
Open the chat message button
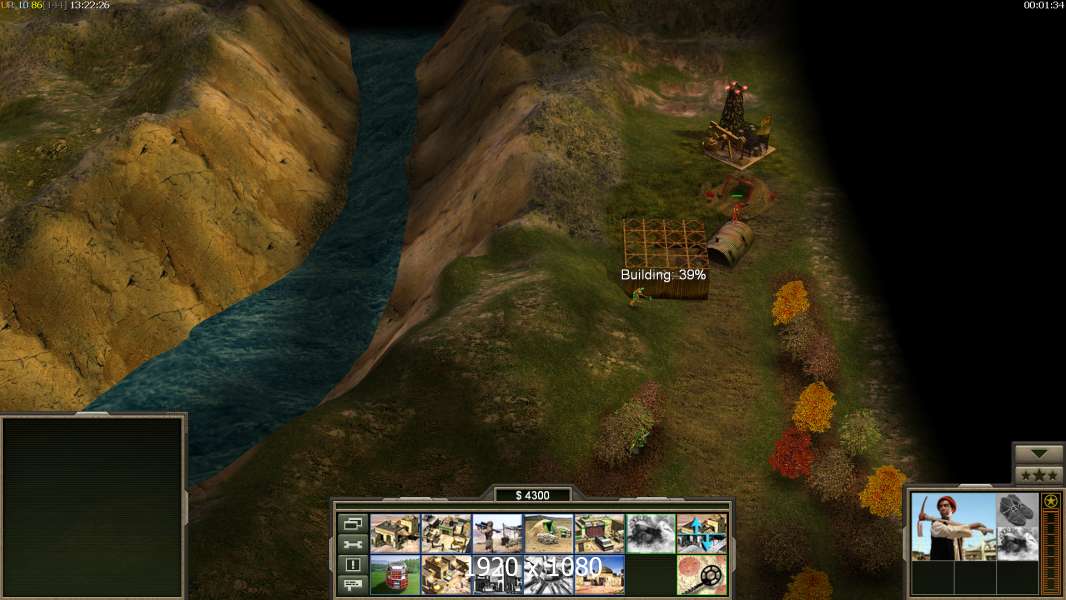[x=352, y=585]
